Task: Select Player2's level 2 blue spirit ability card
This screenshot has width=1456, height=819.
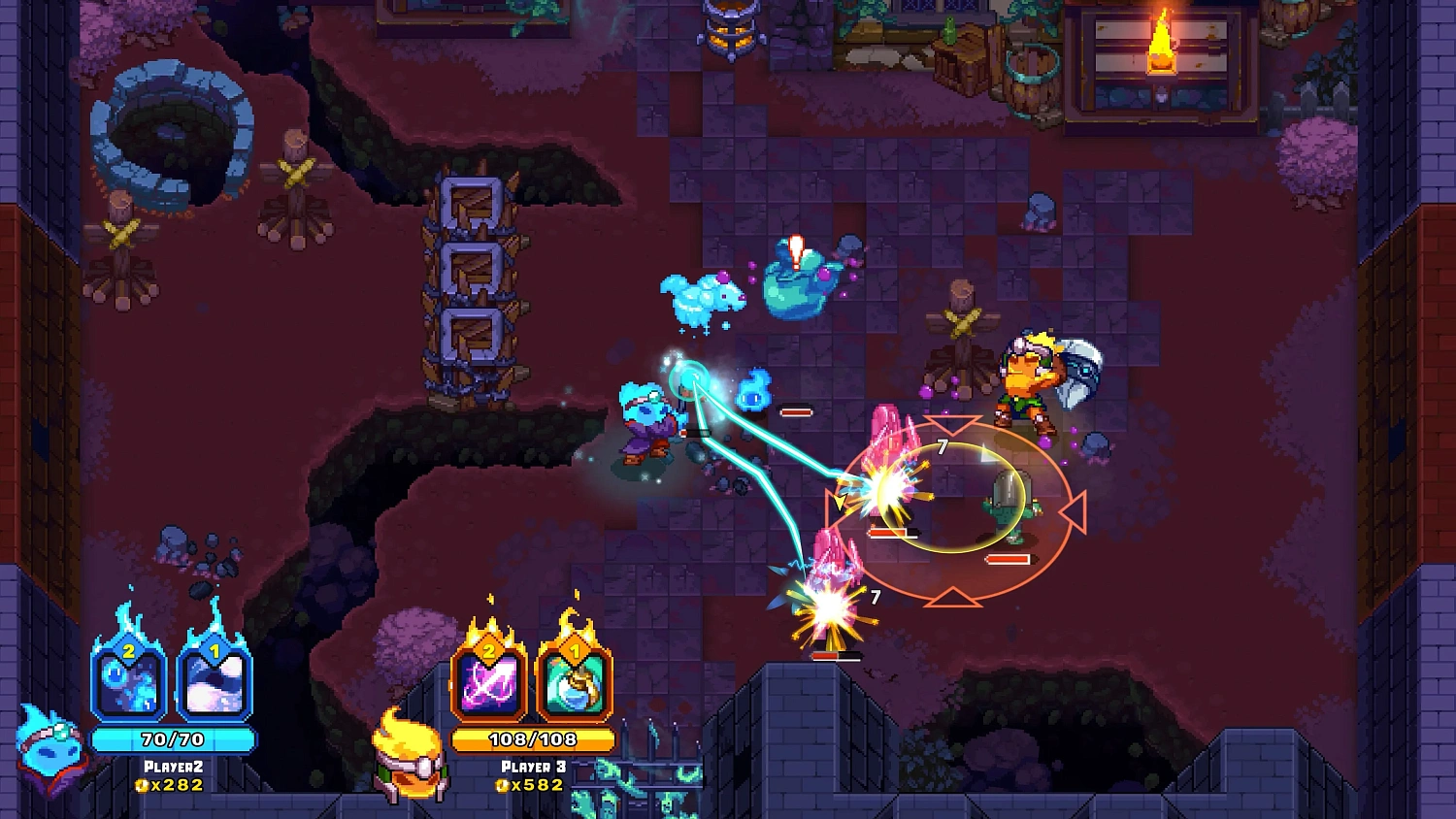Action: pos(132,684)
